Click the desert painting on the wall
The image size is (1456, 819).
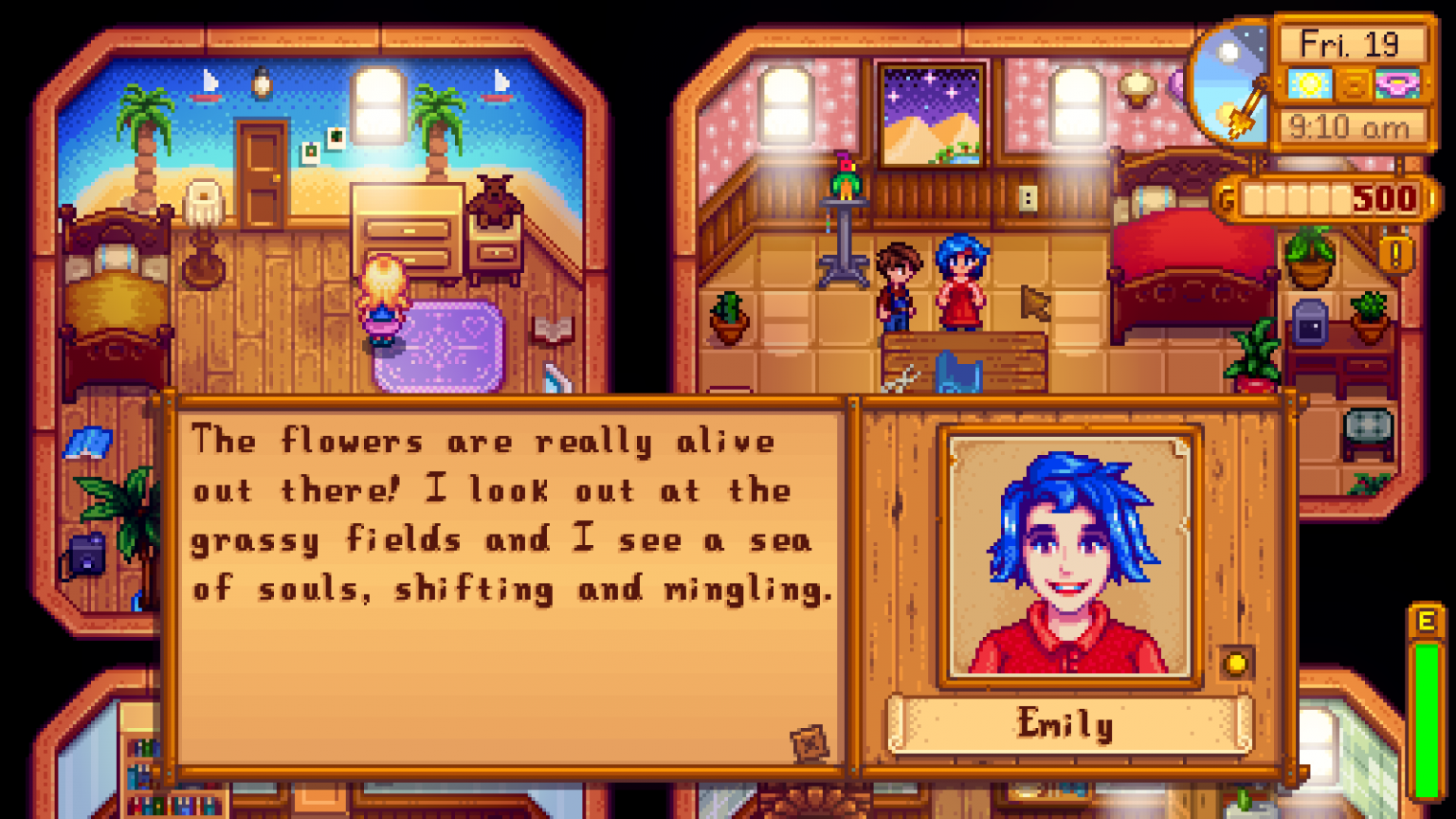[x=932, y=114]
